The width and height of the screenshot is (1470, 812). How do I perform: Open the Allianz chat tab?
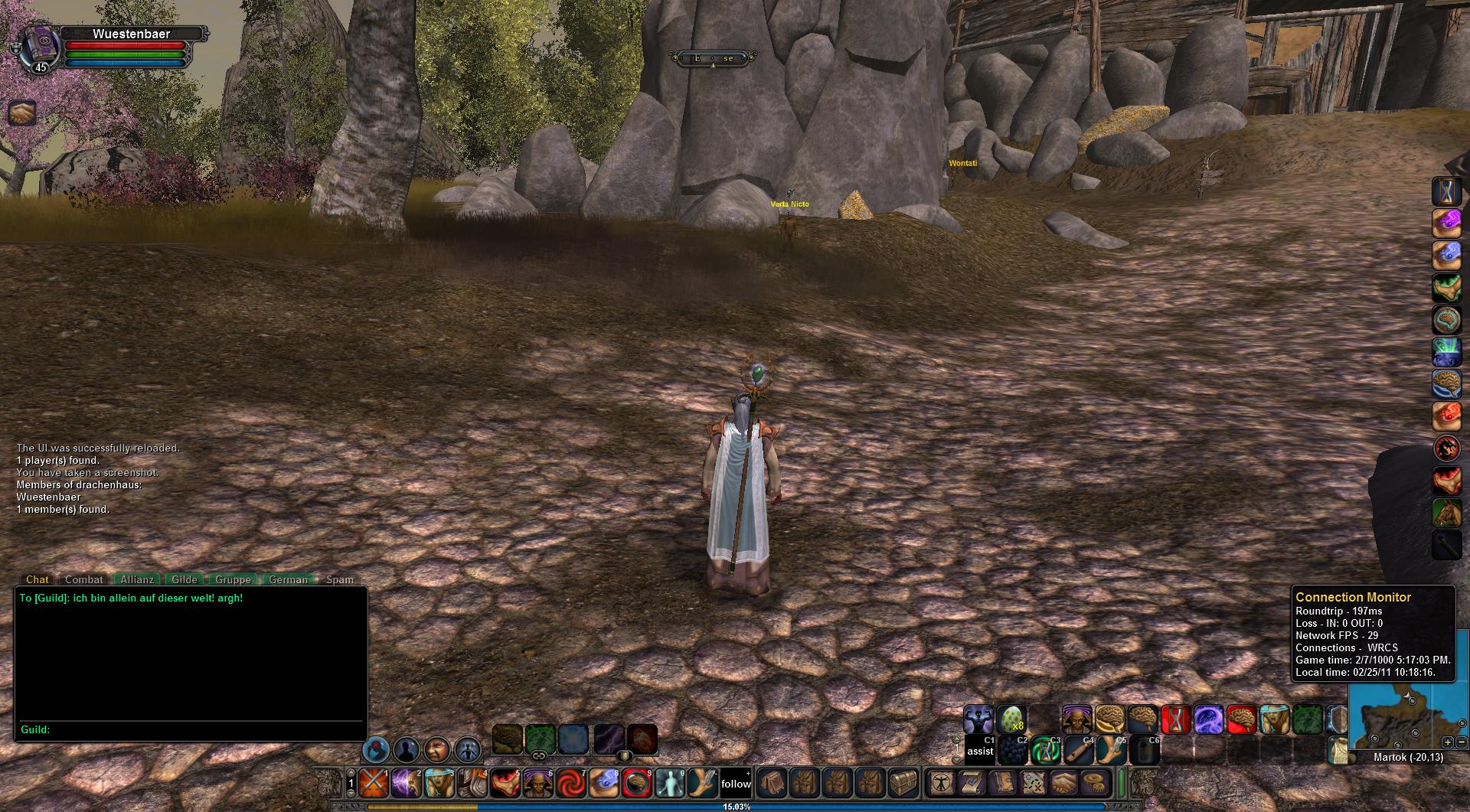pos(136,579)
